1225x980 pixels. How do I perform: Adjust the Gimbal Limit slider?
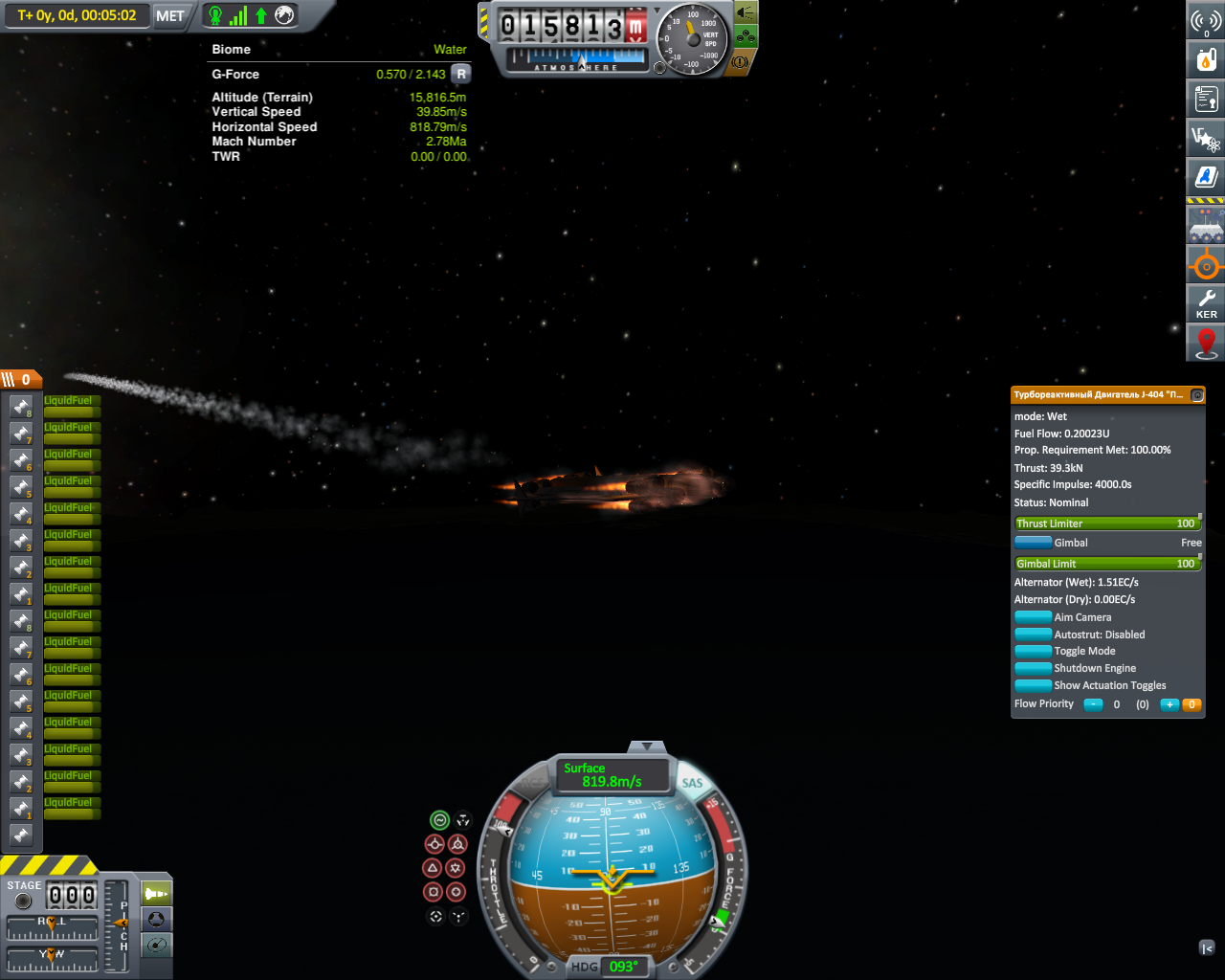click(1105, 564)
